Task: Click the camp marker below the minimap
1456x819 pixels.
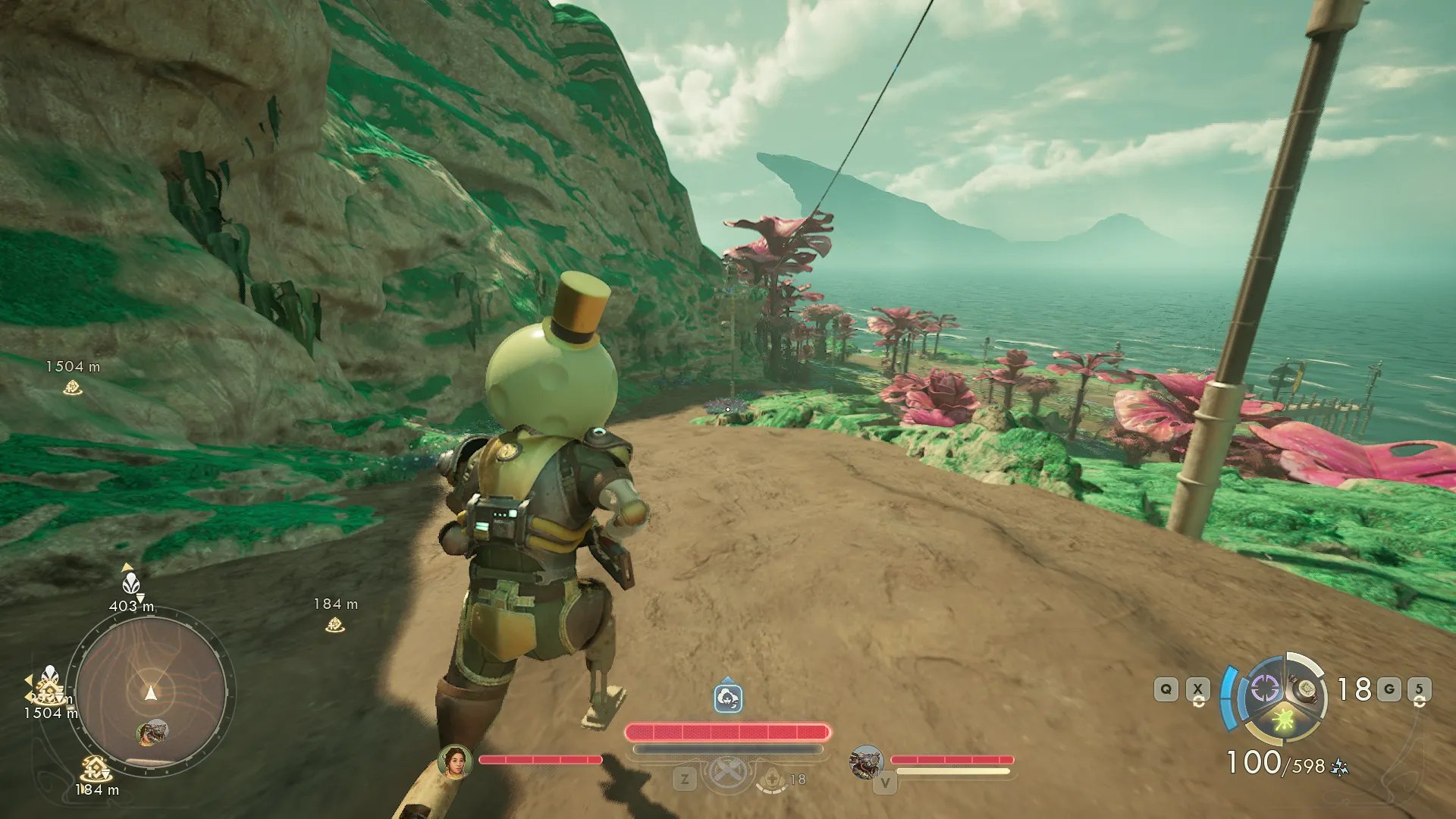Action: [x=95, y=770]
